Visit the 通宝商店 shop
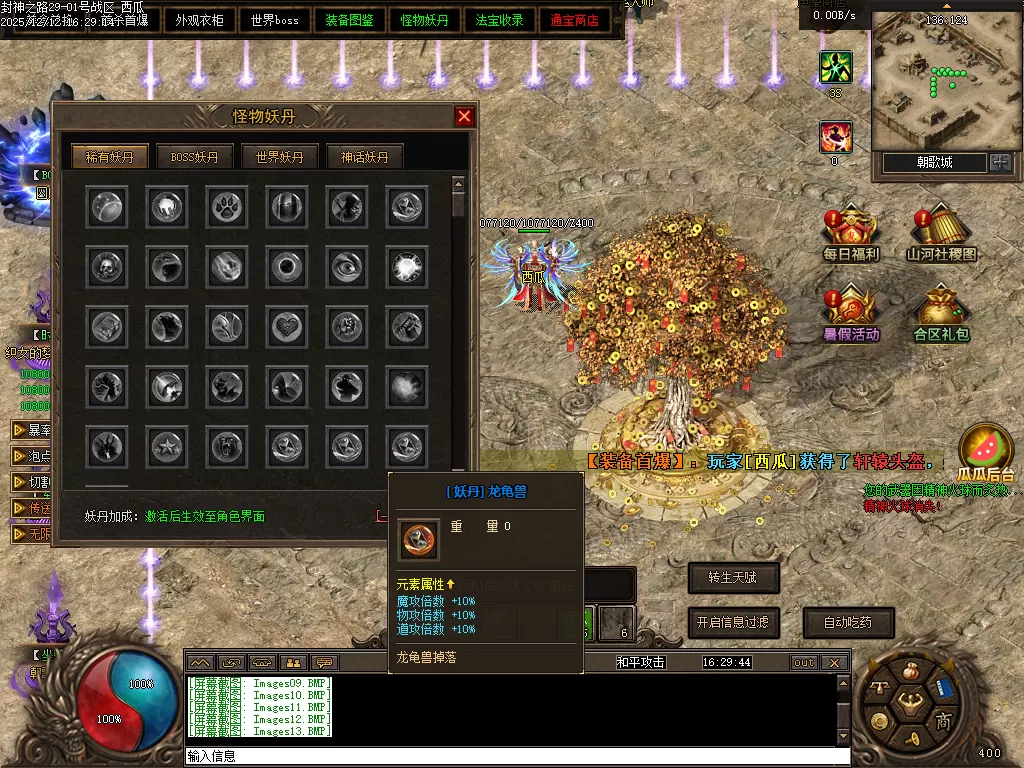 click(575, 20)
